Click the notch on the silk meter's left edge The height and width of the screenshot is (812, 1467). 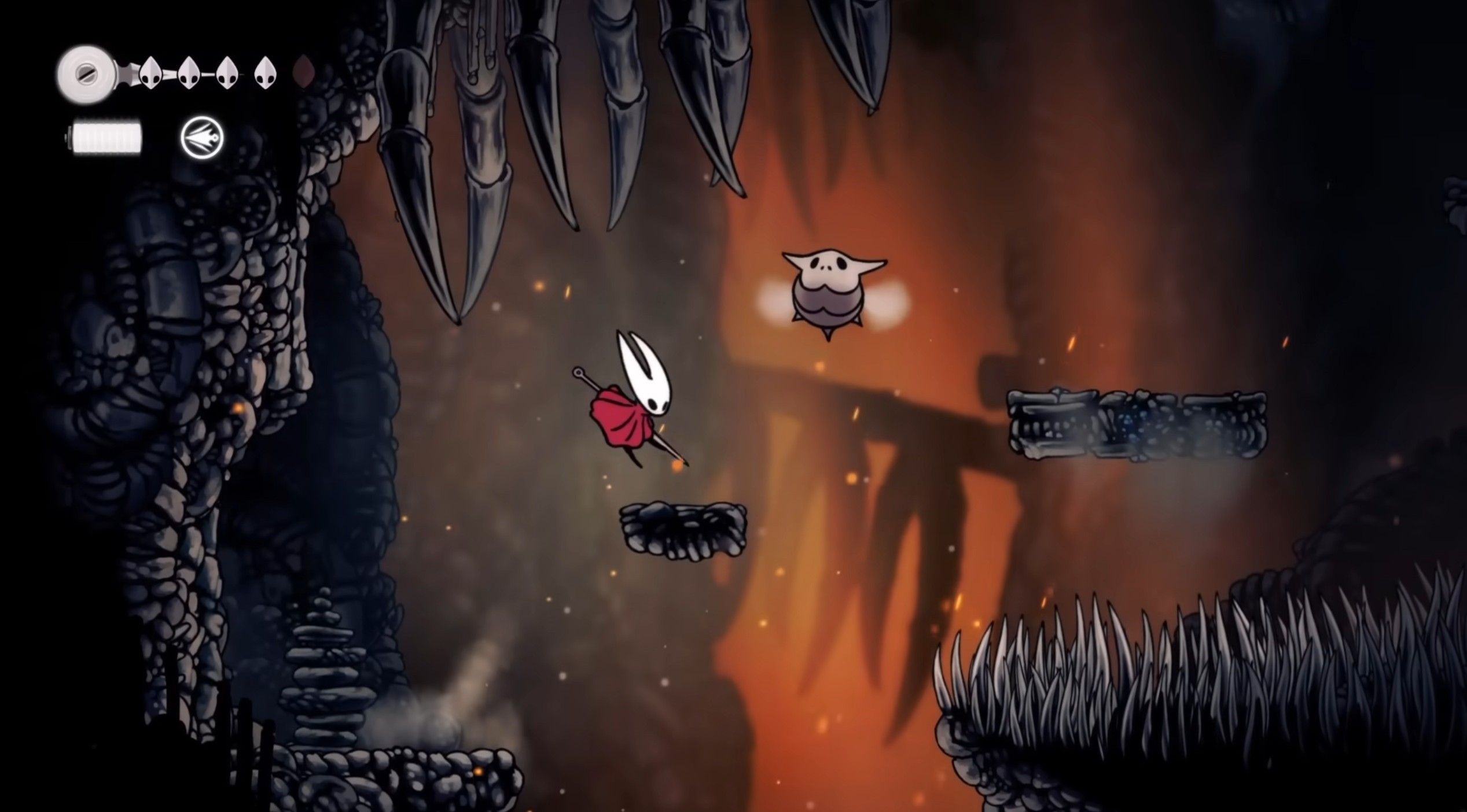tap(69, 138)
